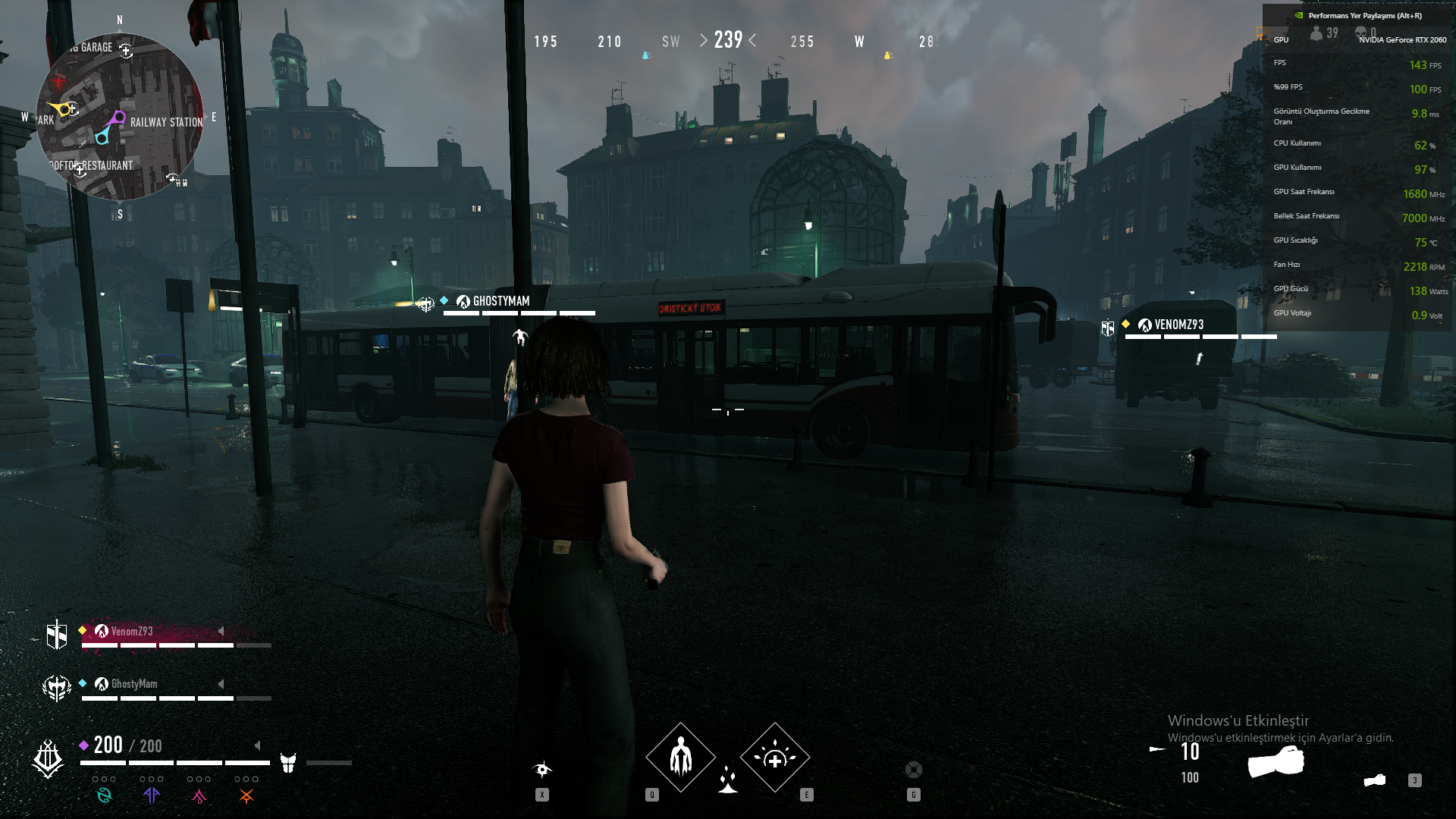Select the orange blood resonance symbol
The width and height of the screenshot is (1456, 819).
(x=246, y=795)
